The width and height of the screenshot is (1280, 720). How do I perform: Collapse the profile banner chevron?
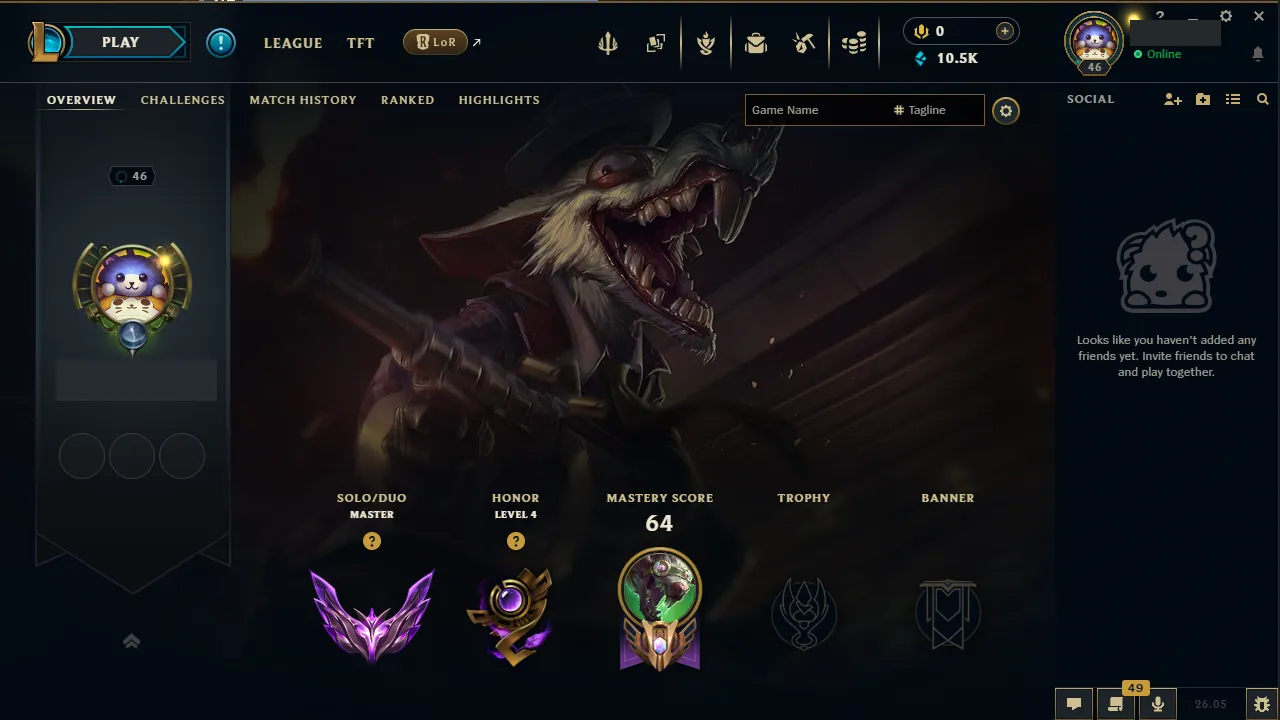tap(131, 641)
